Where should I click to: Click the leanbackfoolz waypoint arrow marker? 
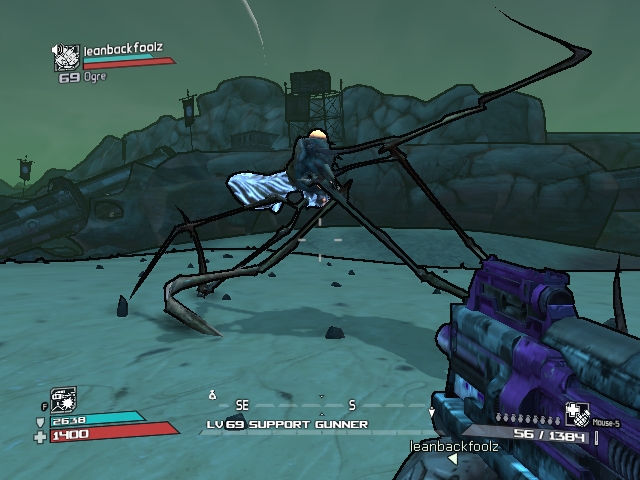click(x=452, y=459)
